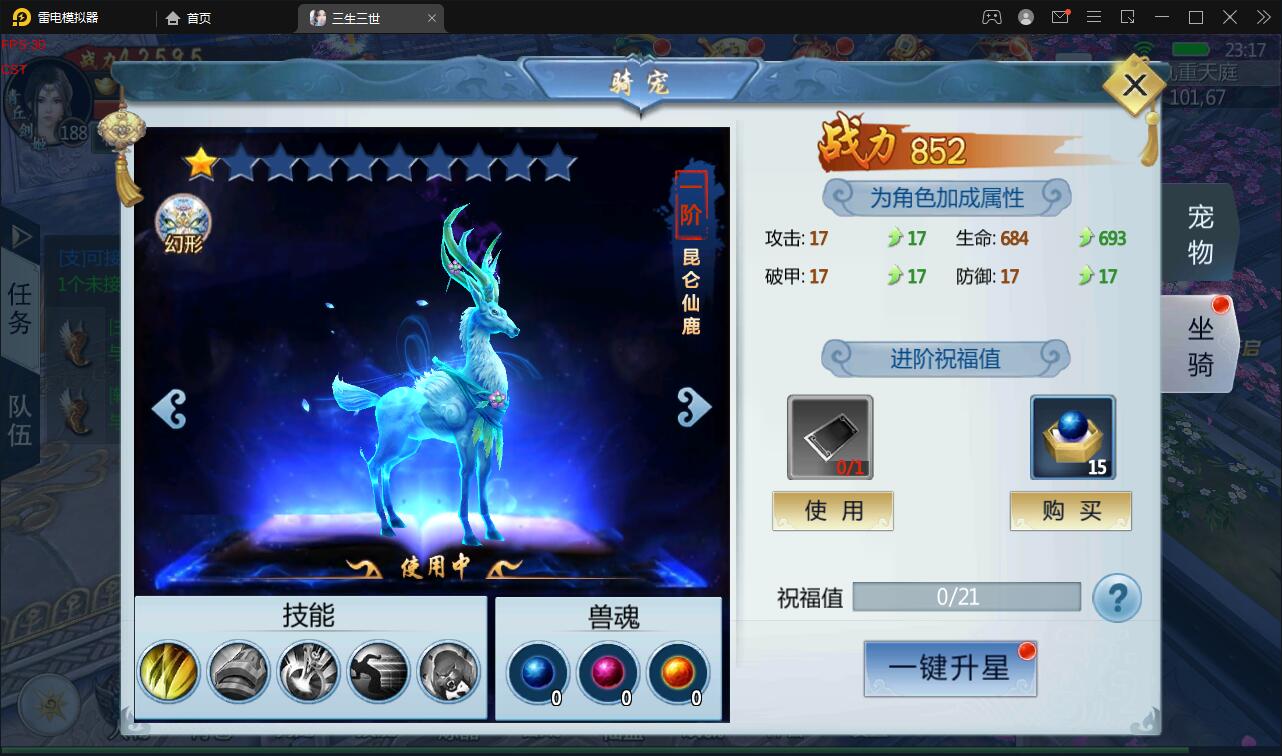
Task: Select the red beast soul orb
Action: (x=608, y=671)
